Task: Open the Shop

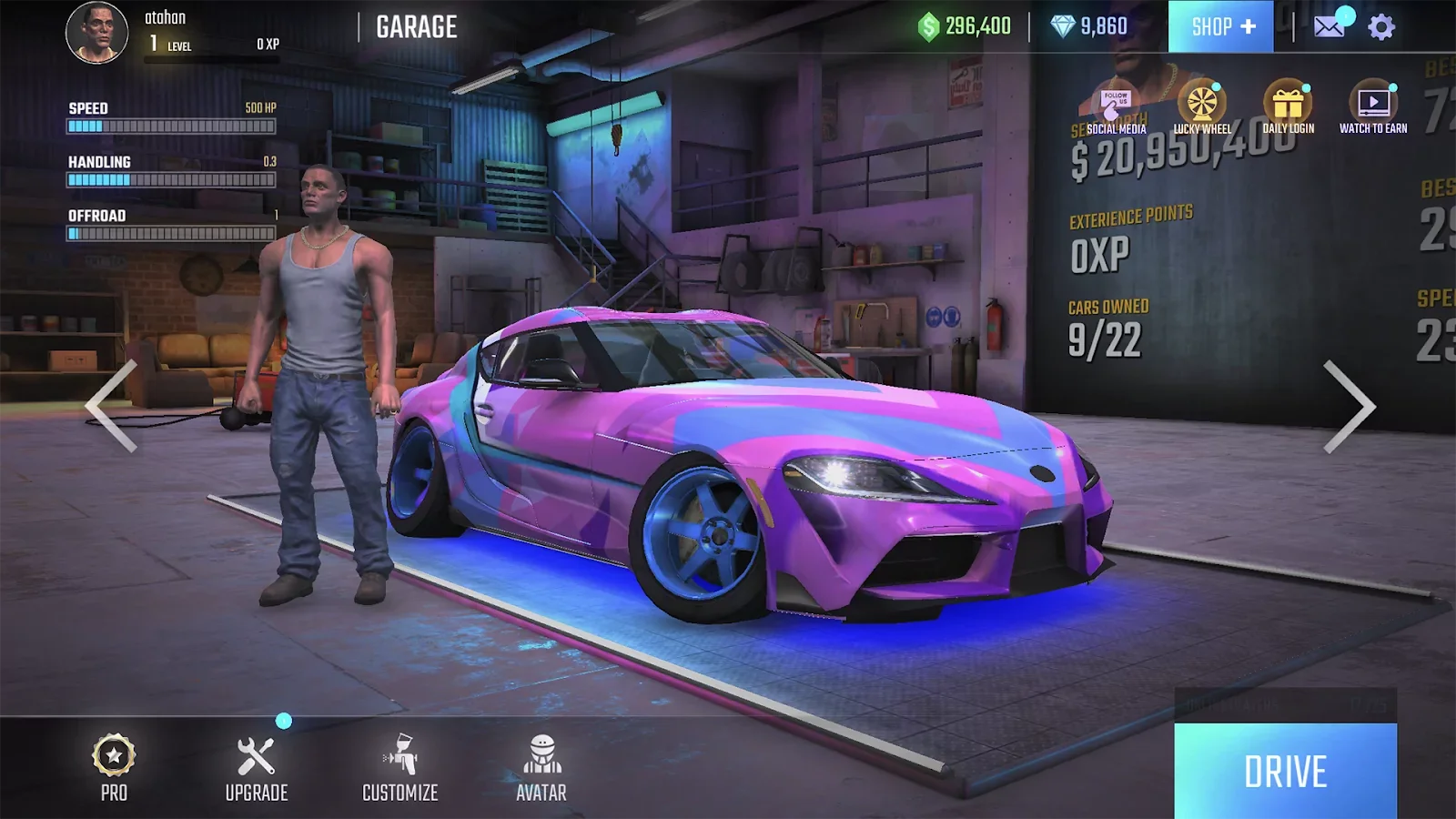Action: pyautogui.click(x=1220, y=26)
